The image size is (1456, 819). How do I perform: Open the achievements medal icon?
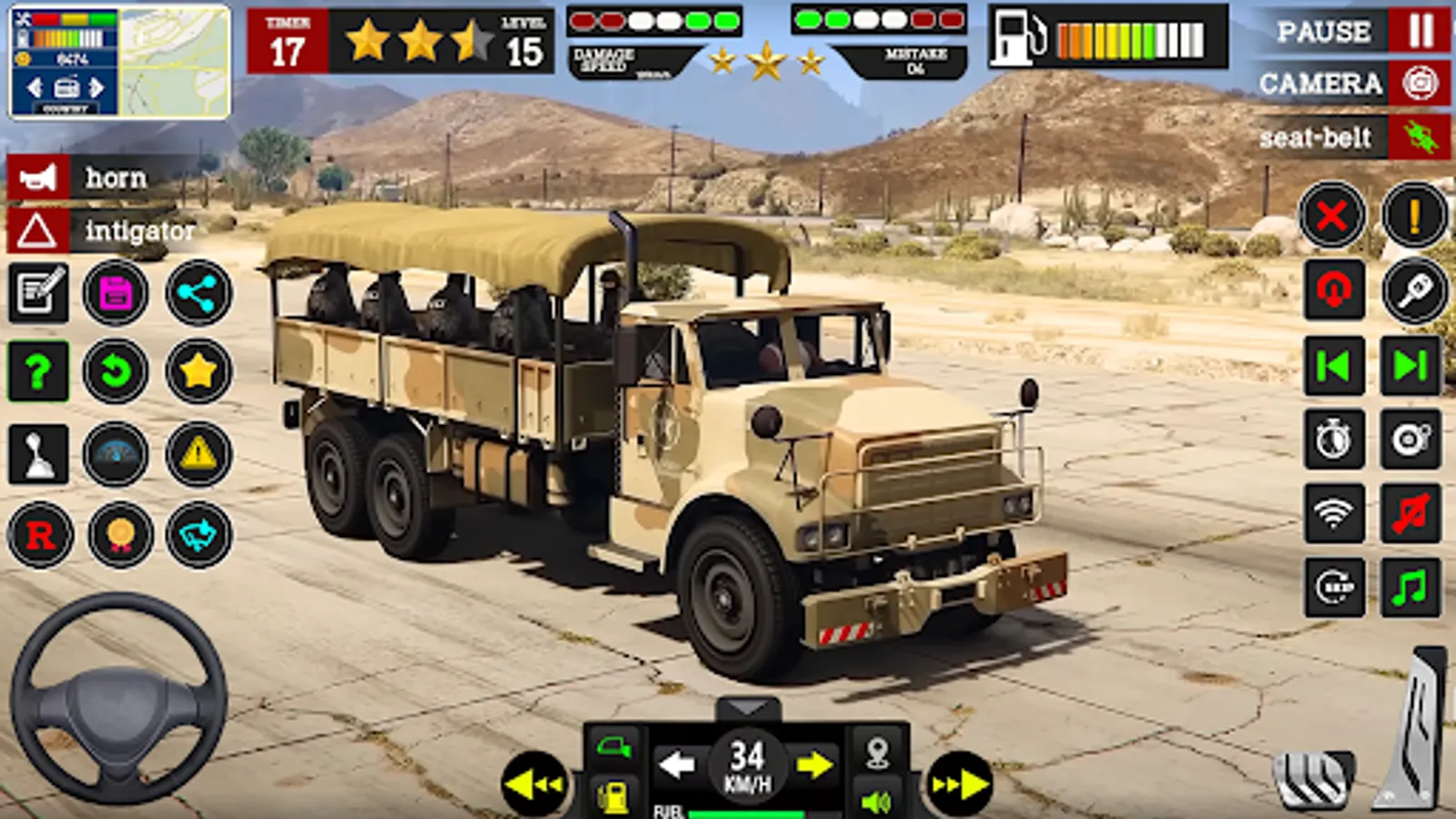tap(118, 537)
